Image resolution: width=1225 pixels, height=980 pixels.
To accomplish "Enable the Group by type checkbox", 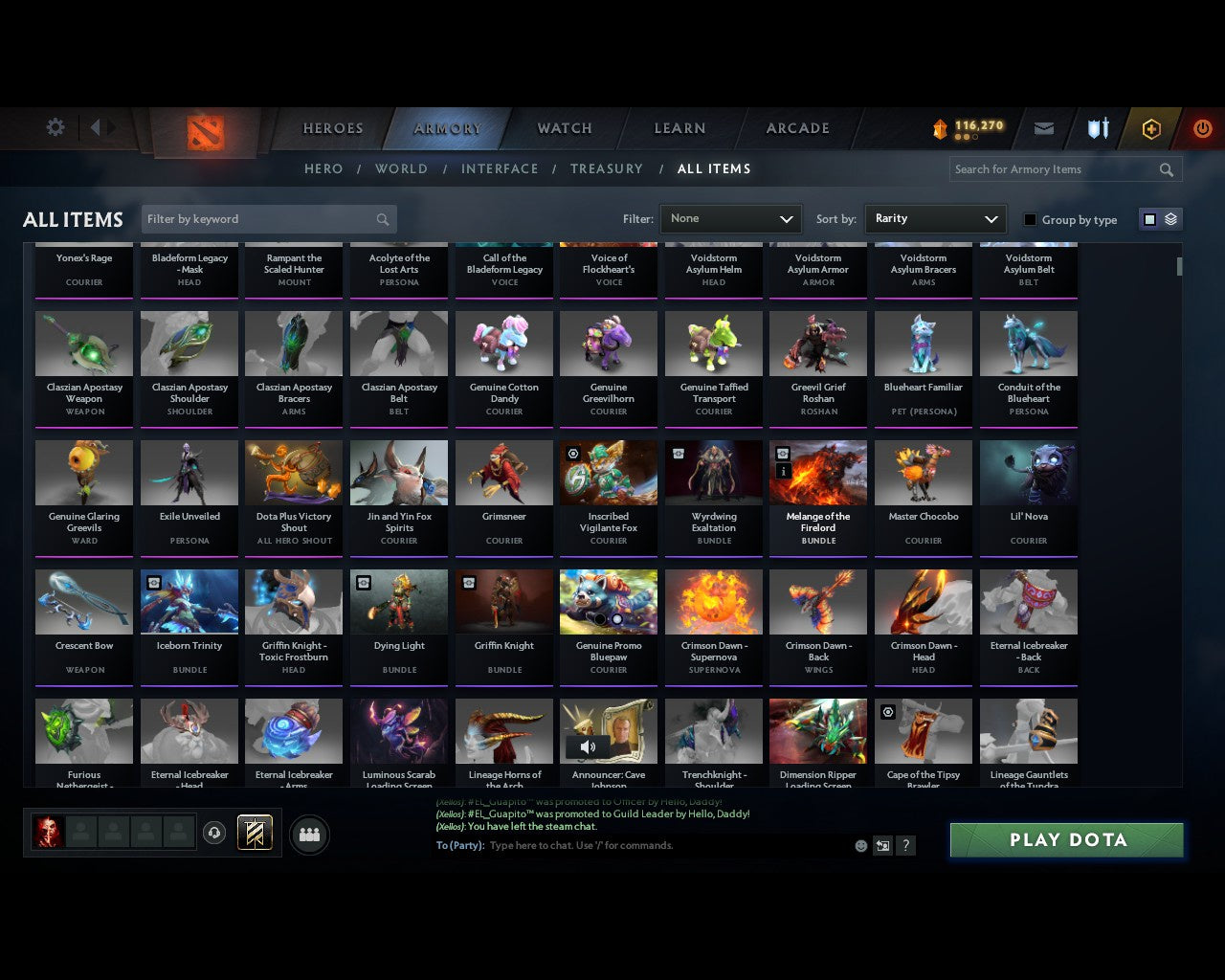I will tap(1030, 219).
